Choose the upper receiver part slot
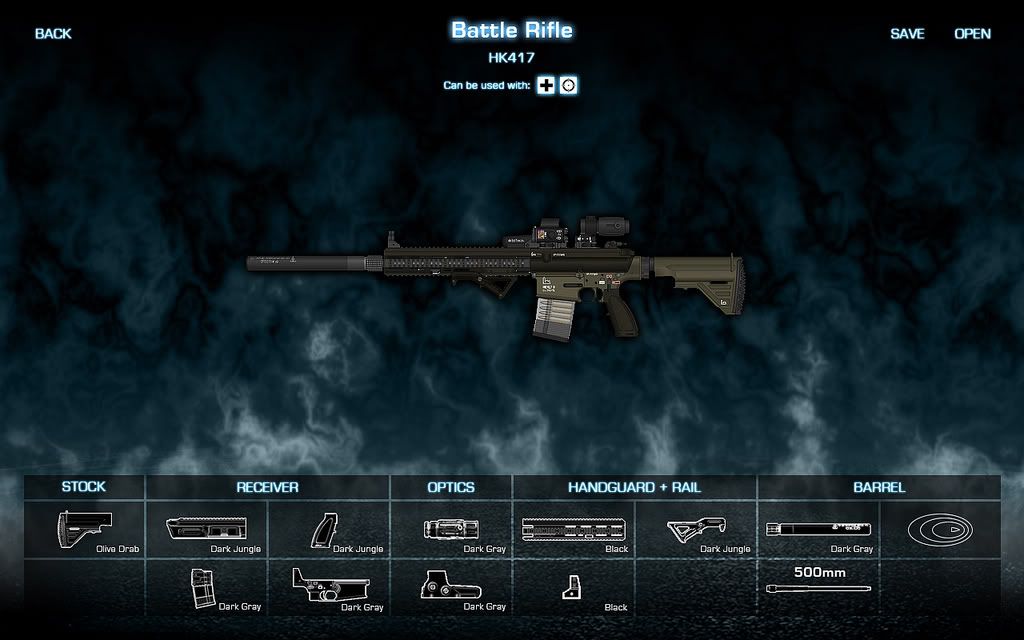The image size is (1024, 640). [207, 530]
